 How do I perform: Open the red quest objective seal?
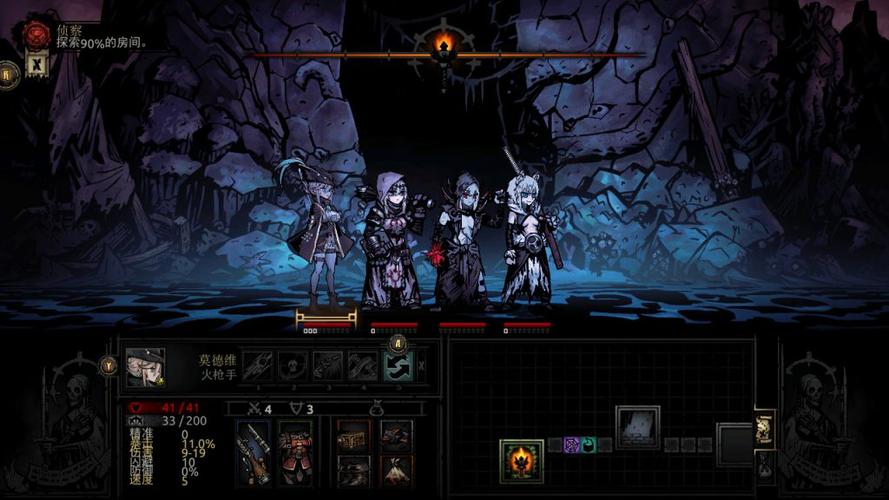(37, 35)
